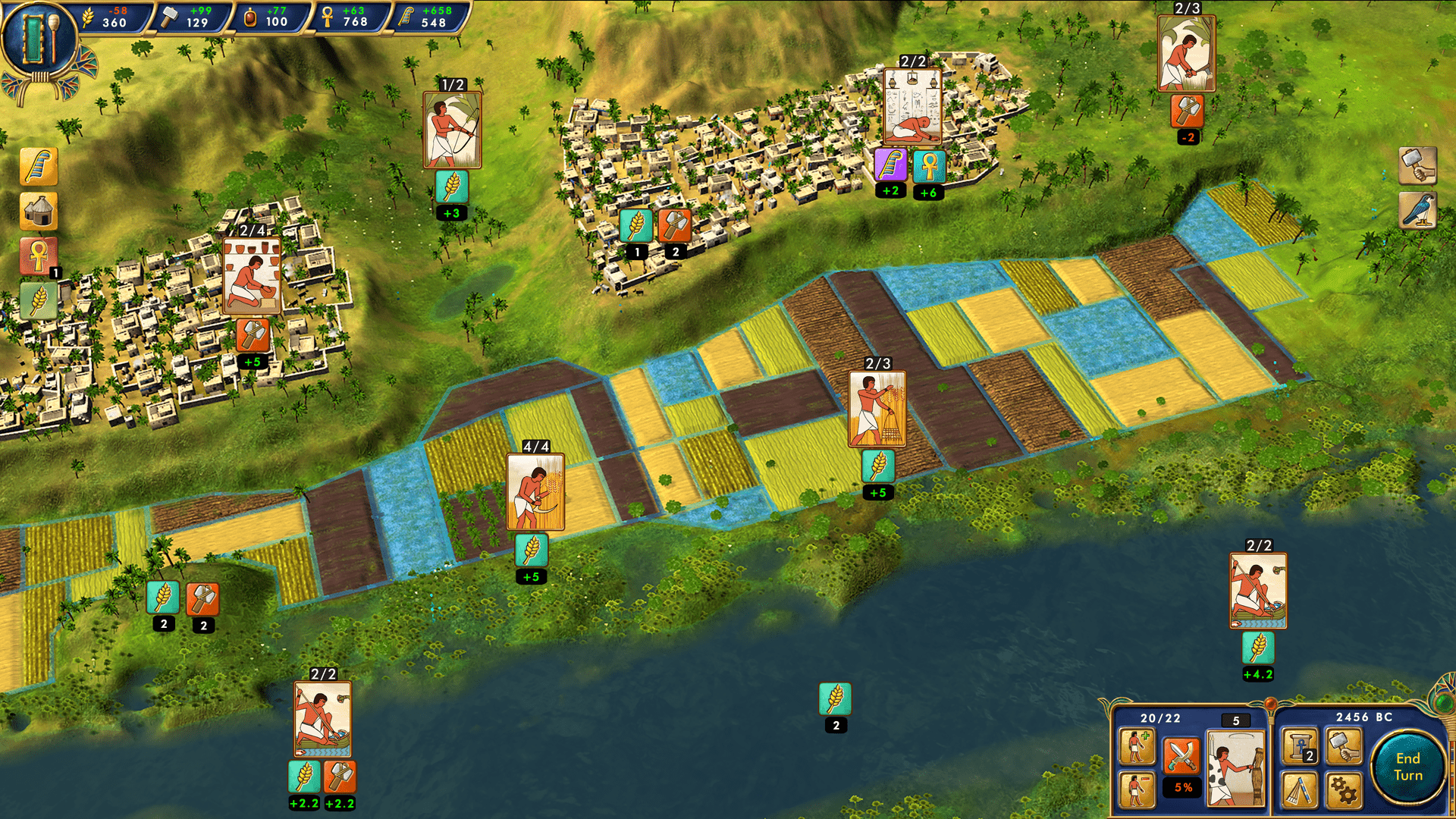
Task: Expand the 1/2 archer unit card
Action: tap(453, 127)
